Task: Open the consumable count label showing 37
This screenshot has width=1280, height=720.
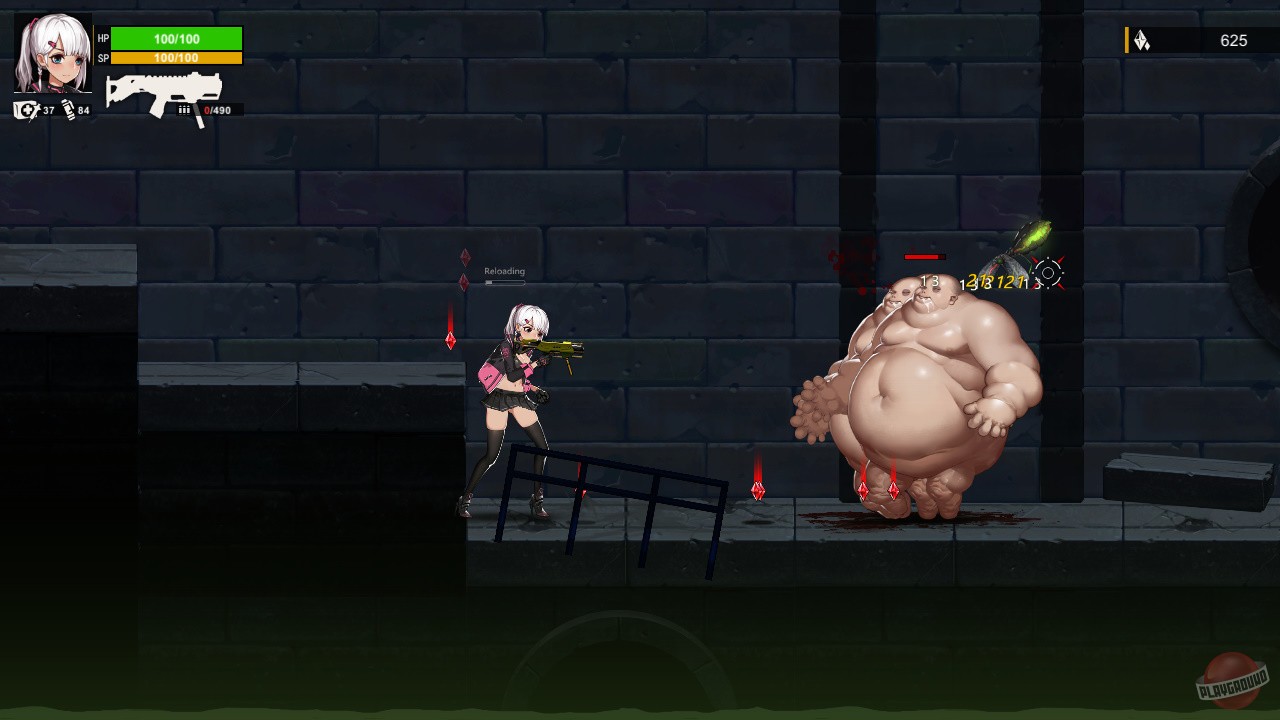Action: point(49,111)
